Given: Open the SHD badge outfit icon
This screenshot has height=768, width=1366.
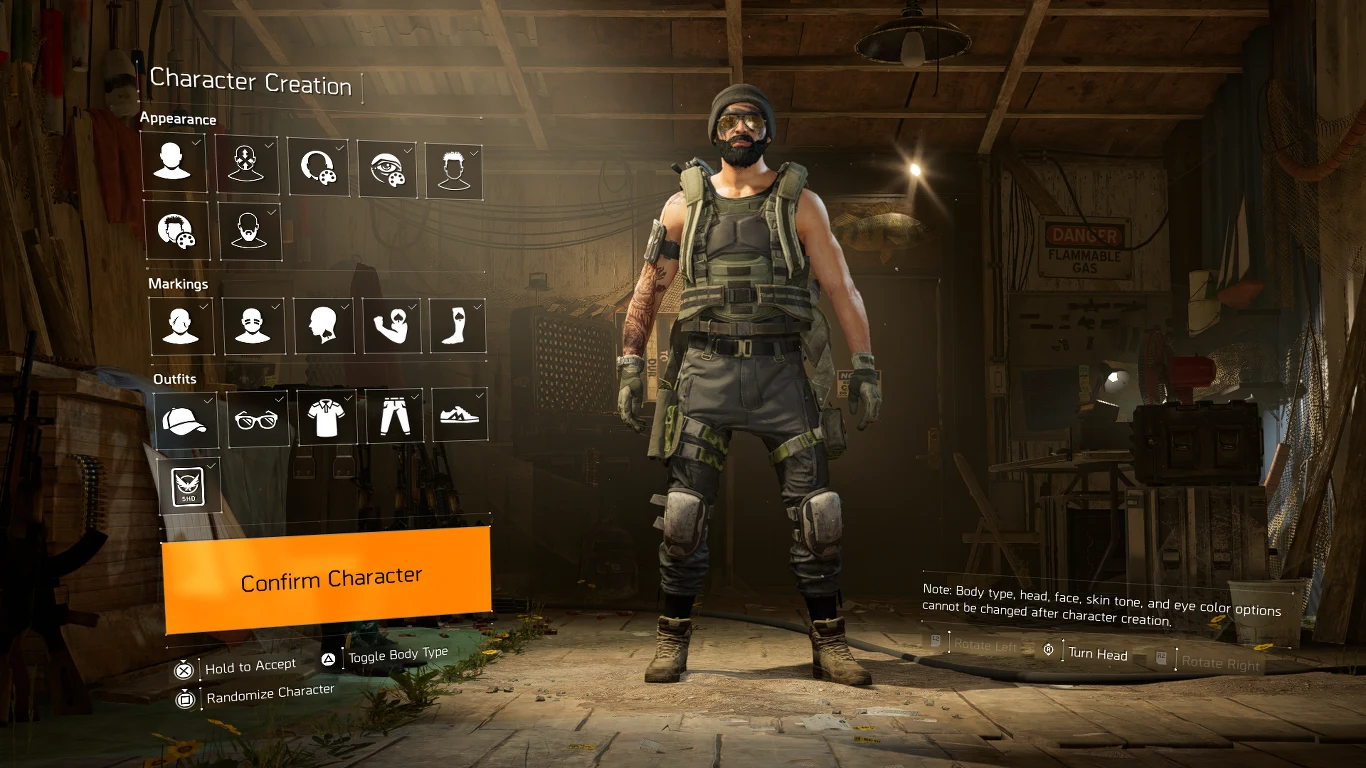Looking at the screenshot, I should click(x=189, y=487).
